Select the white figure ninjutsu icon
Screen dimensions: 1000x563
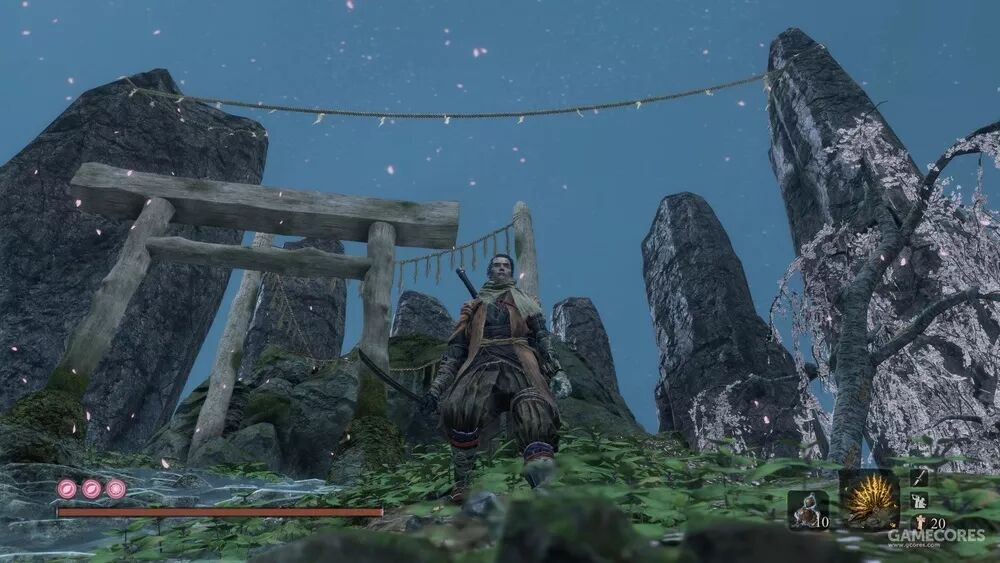(919, 500)
